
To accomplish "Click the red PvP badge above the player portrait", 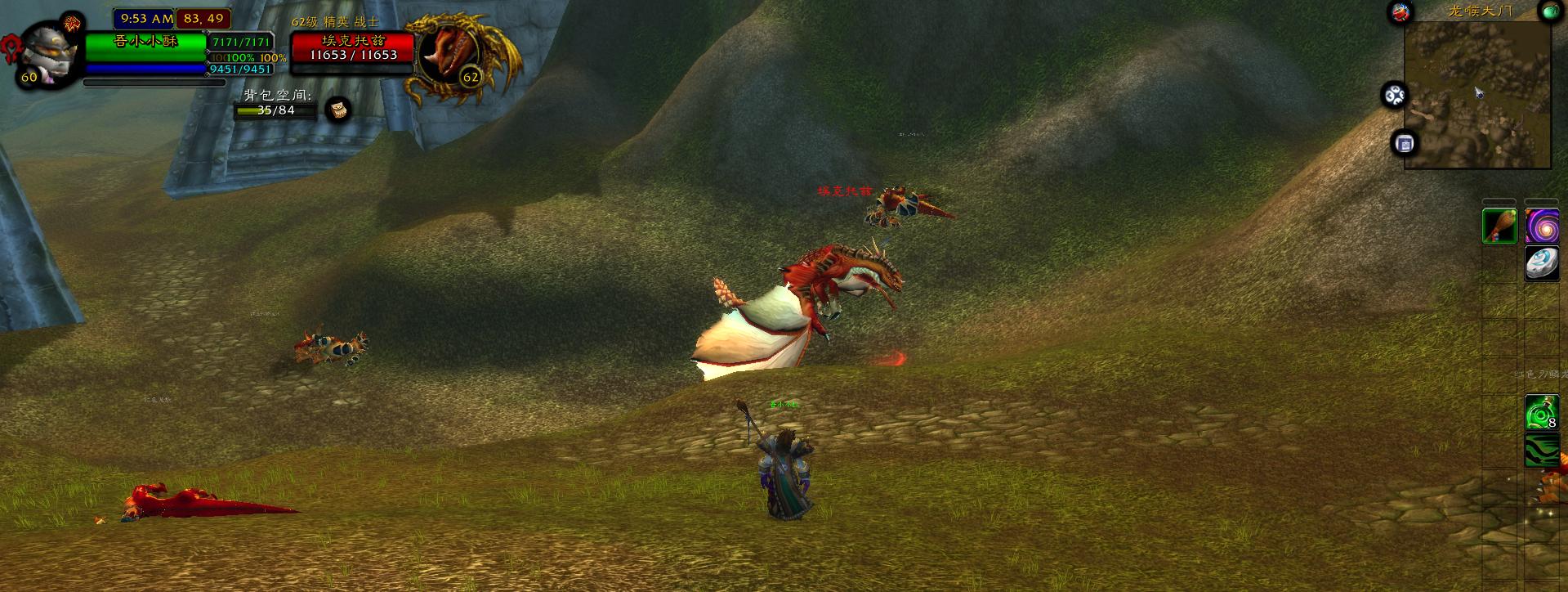I will pyautogui.click(x=73, y=22).
